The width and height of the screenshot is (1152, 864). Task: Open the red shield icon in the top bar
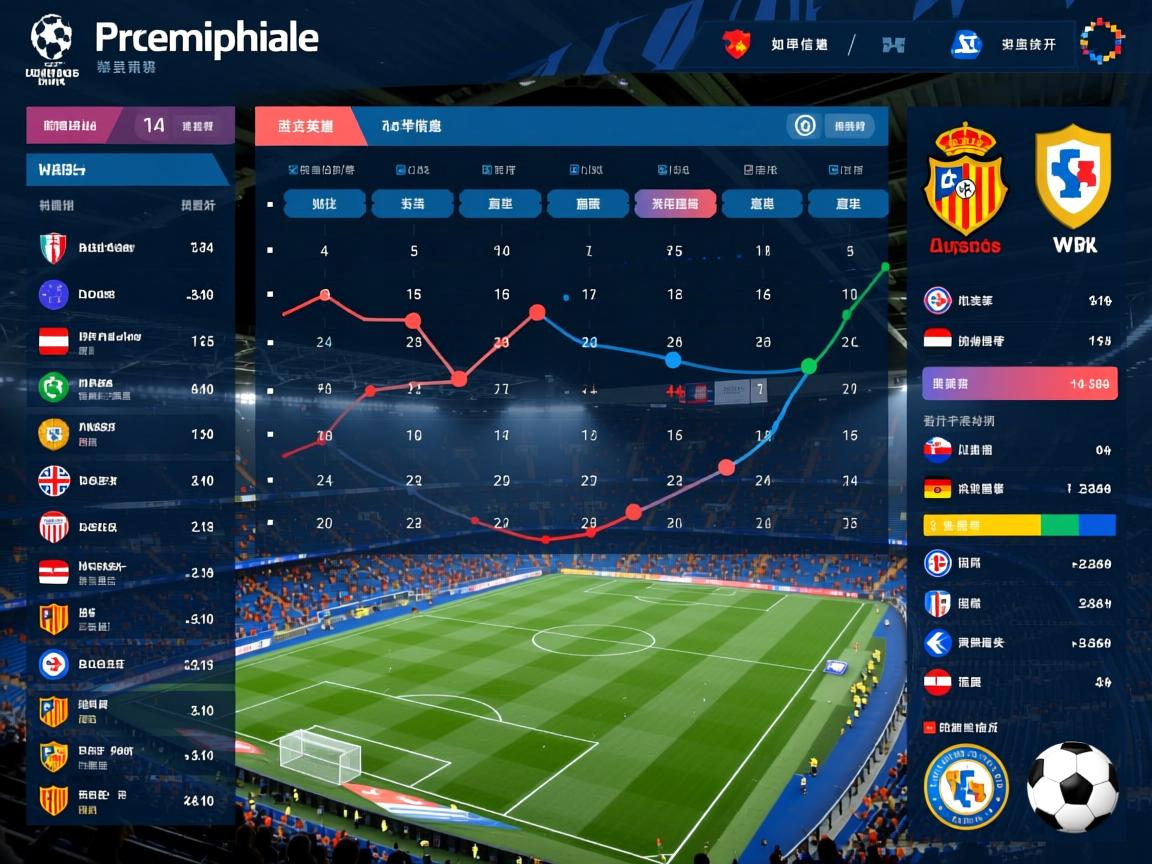coord(736,44)
